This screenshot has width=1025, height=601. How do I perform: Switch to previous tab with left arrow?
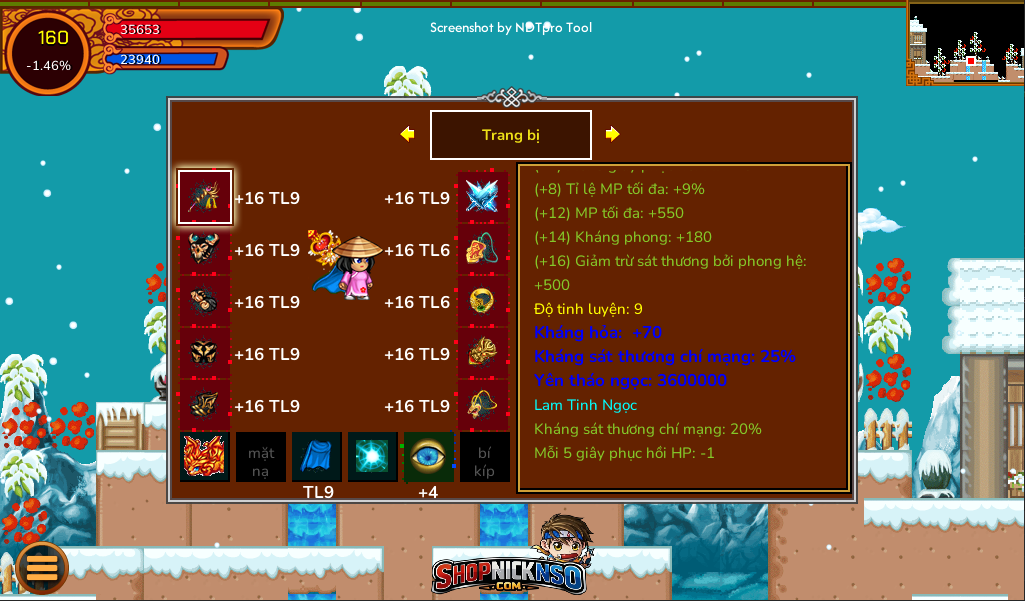tap(407, 134)
